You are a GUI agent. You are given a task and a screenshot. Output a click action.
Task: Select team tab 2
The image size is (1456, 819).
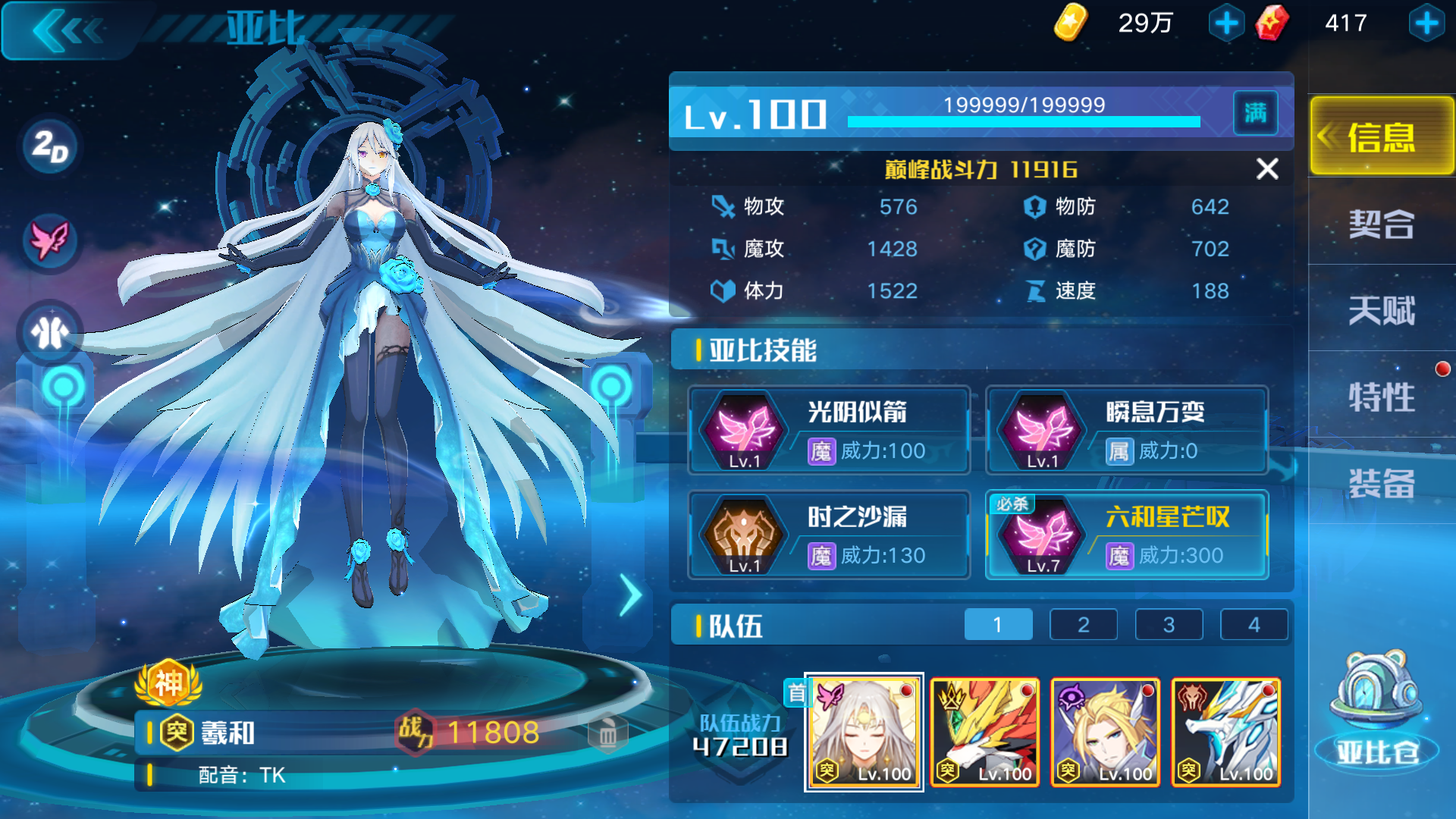click(1083, 624)
